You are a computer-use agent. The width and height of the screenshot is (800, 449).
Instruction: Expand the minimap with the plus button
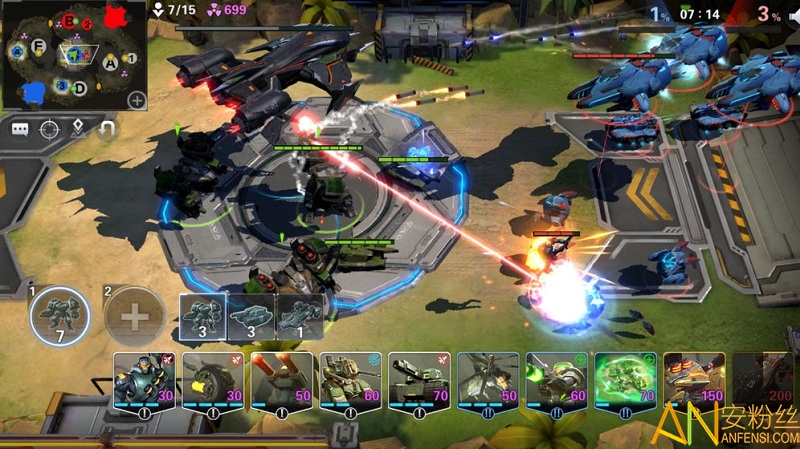pyautogui.click(x=136, y=100)
